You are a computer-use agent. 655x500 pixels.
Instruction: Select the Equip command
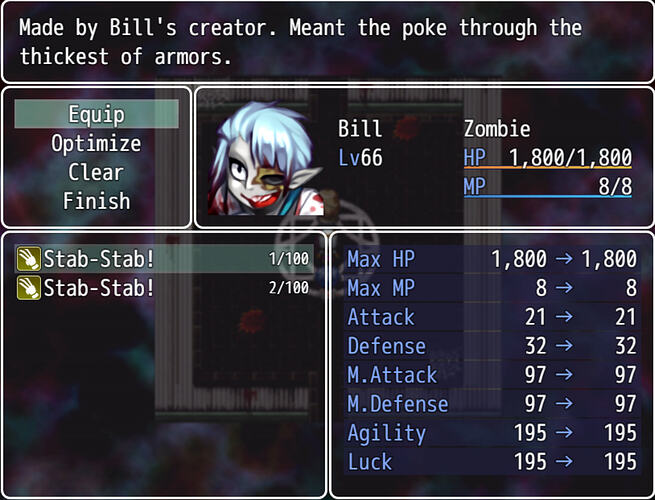[96, 114]
